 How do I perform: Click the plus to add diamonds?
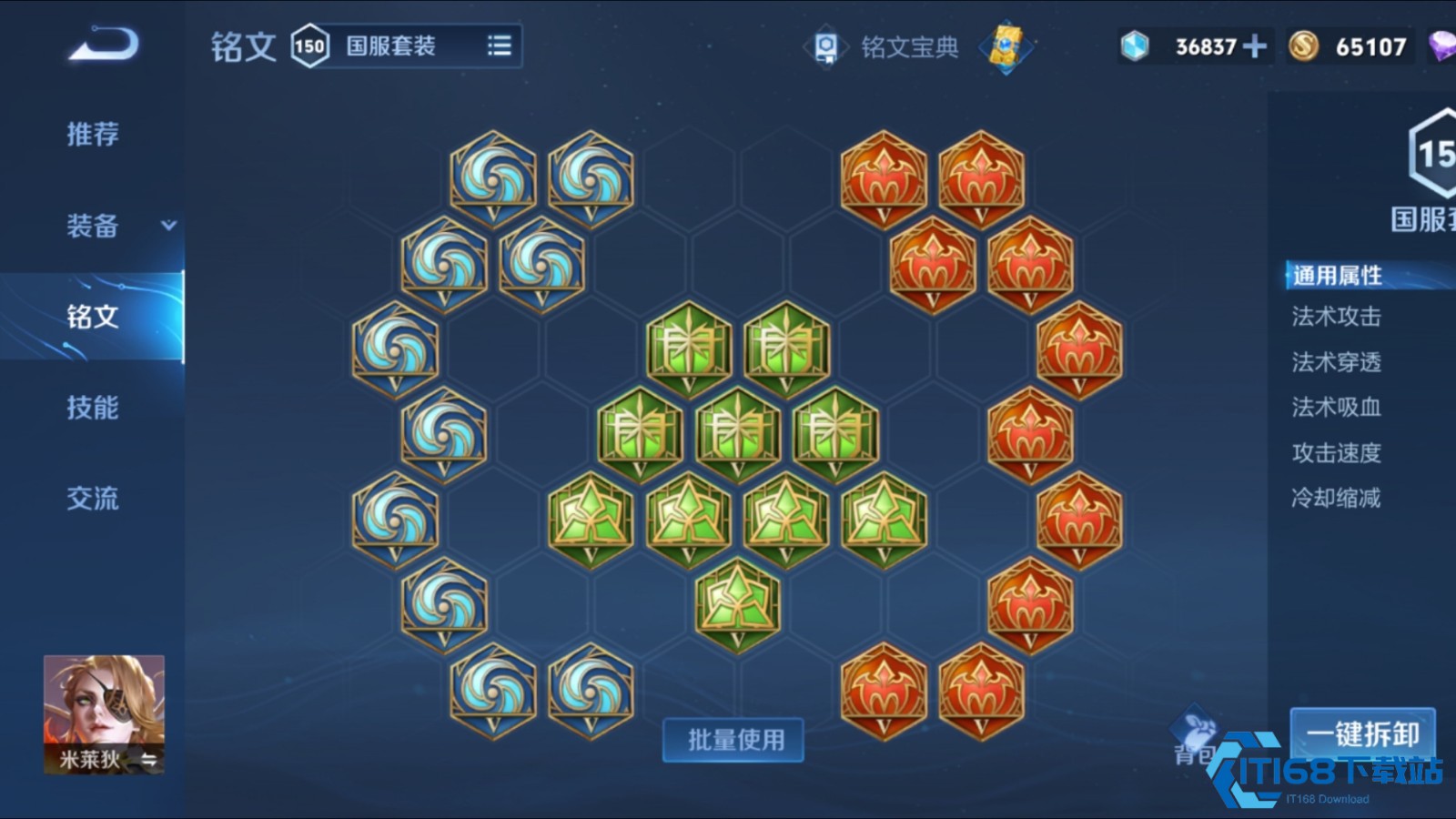click(x=1253, y=44)
